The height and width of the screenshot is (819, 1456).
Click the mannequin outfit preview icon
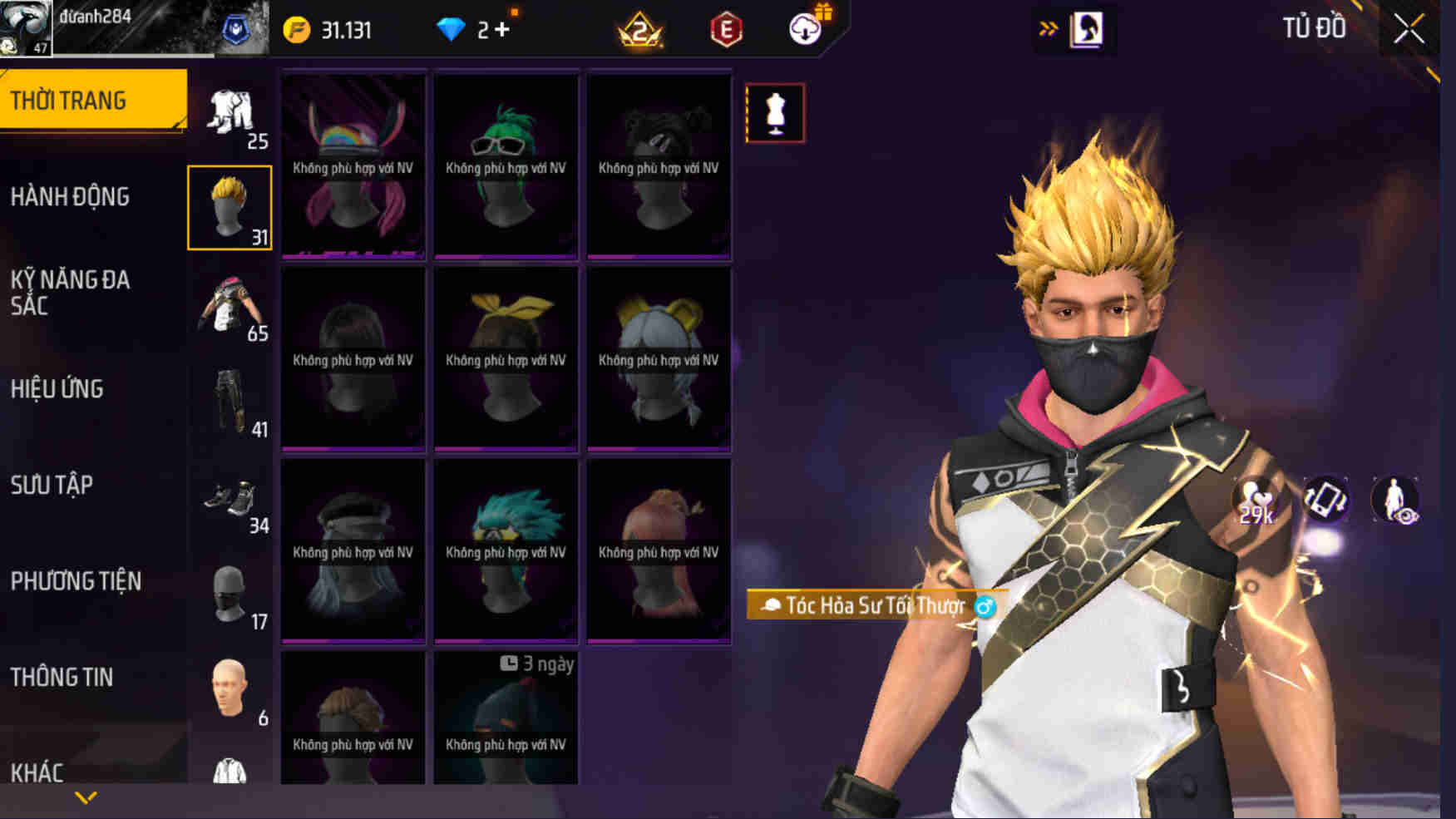click(x=776, y=113)
